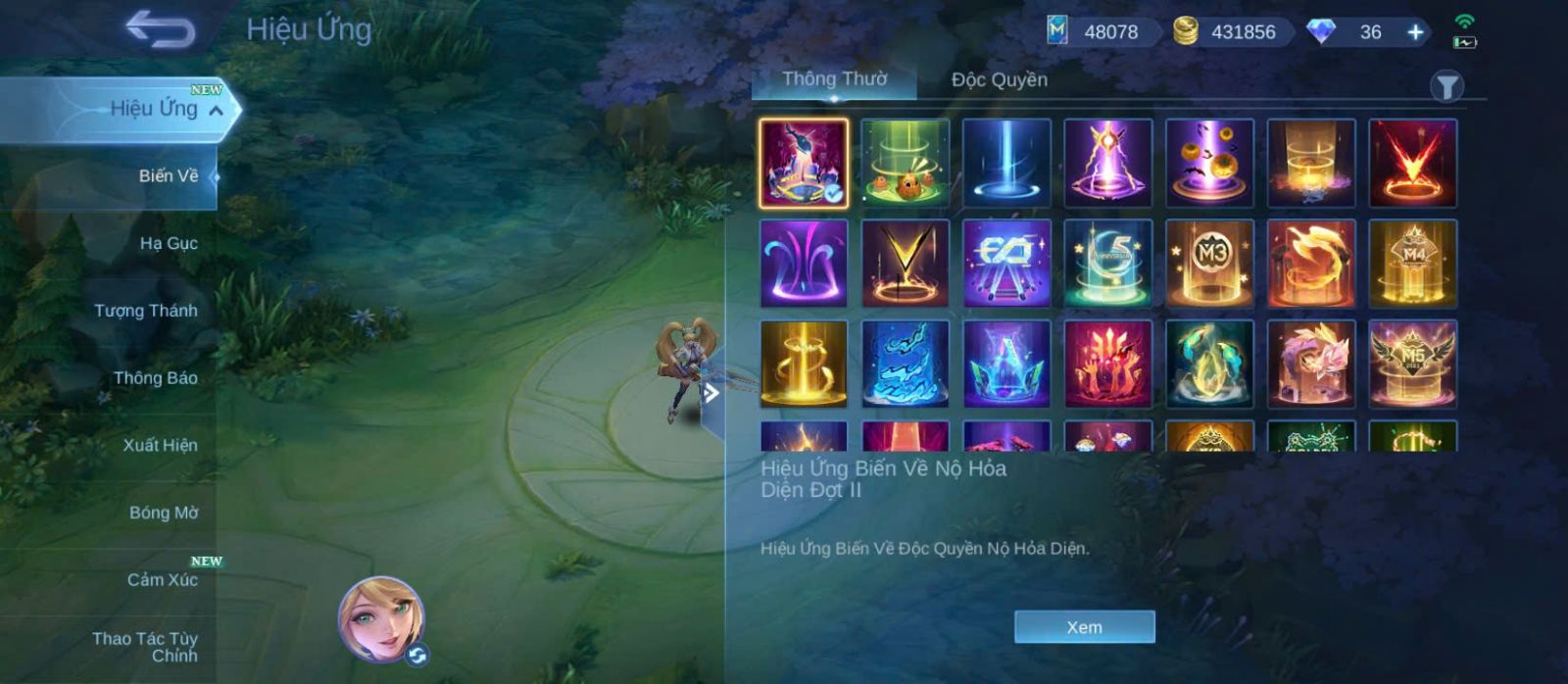Select the Xuất Hiện category

coord(160,445)
